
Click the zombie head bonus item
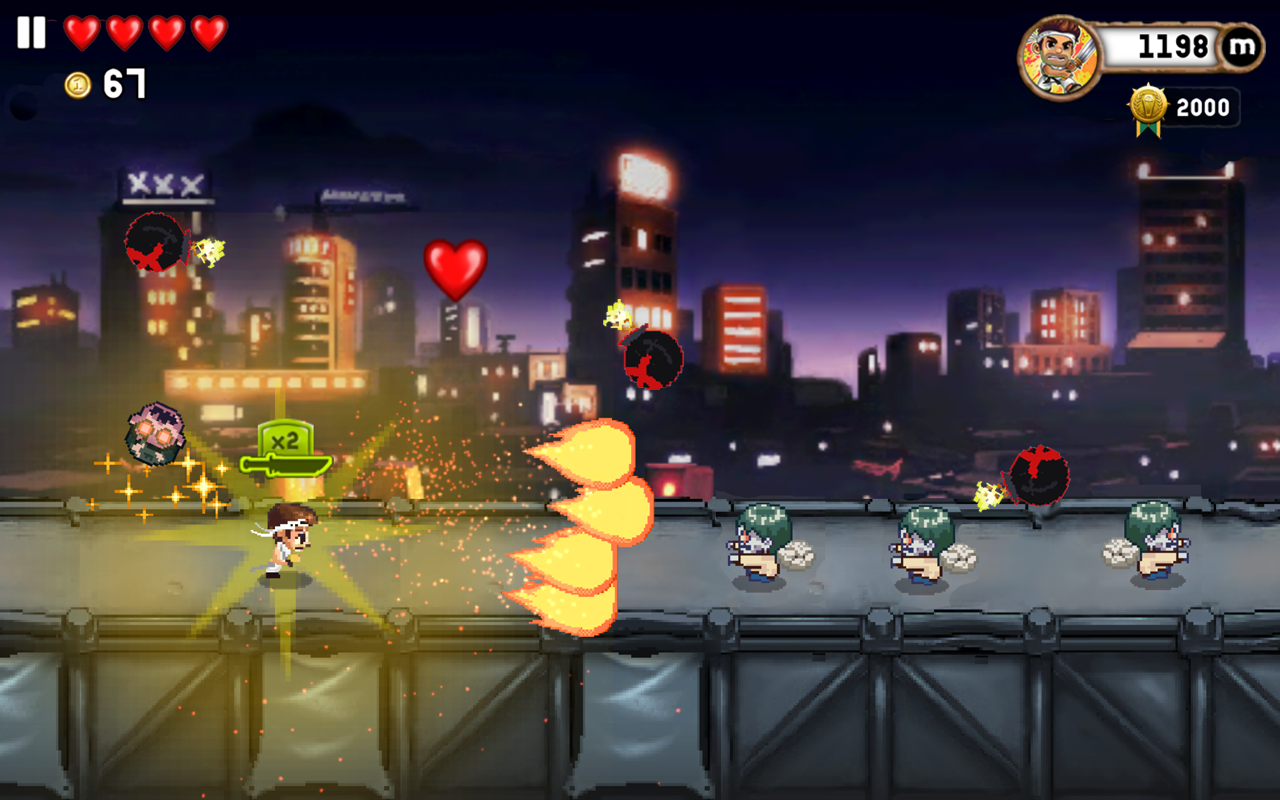point(155,432)
